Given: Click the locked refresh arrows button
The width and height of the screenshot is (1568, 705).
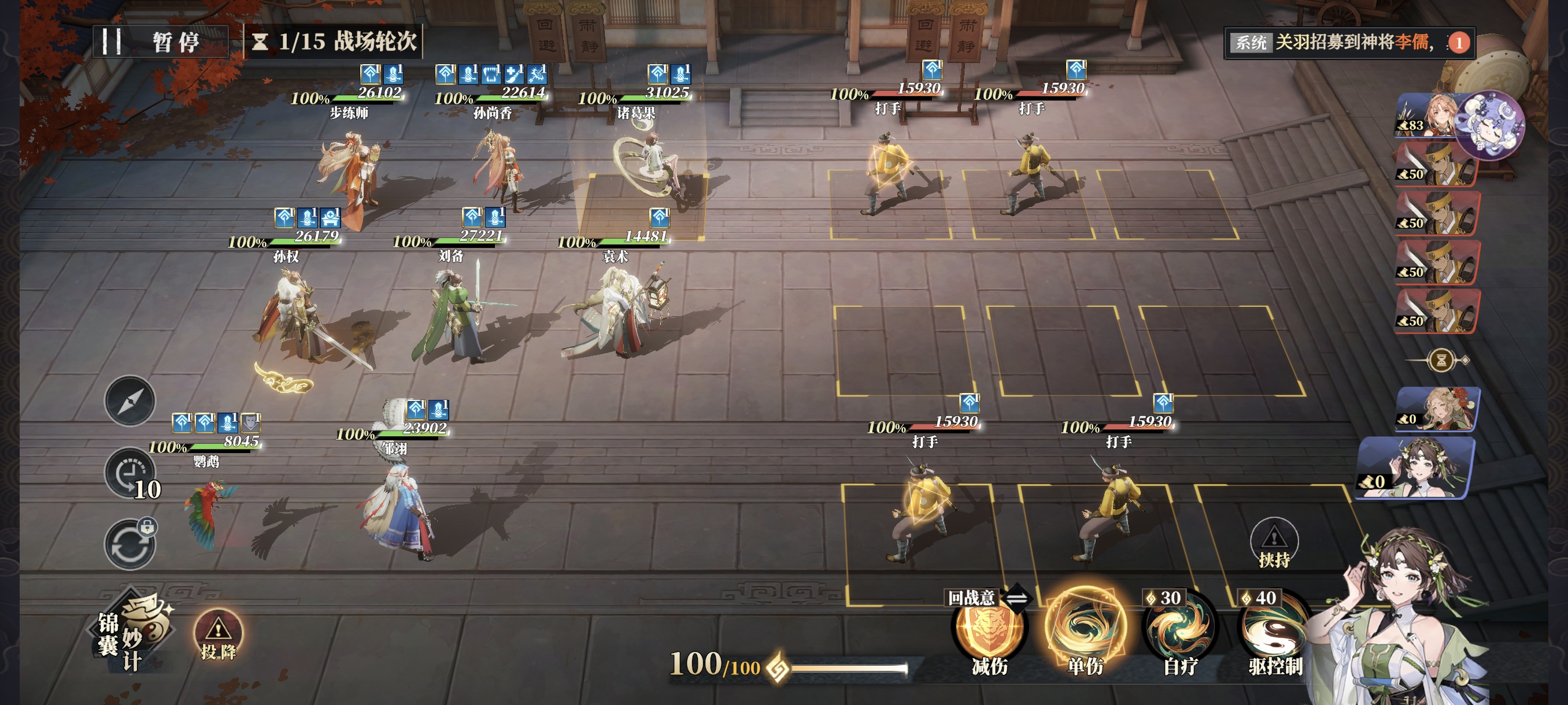Looking at the screenshot, I should click(130, 544).
